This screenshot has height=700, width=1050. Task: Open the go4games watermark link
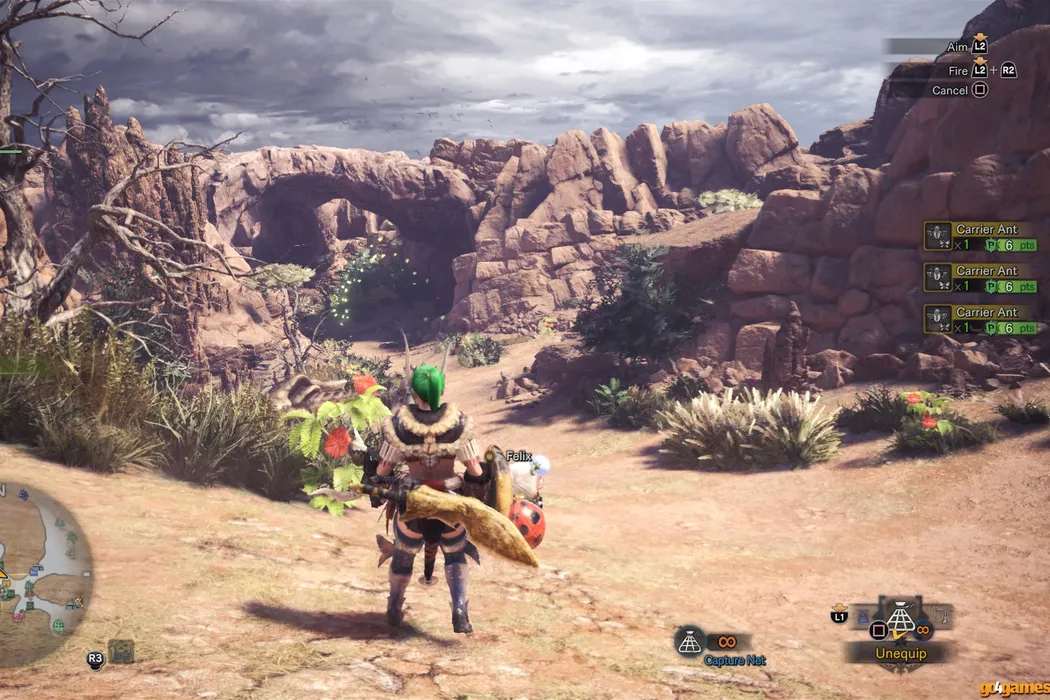coord(1014,689)
